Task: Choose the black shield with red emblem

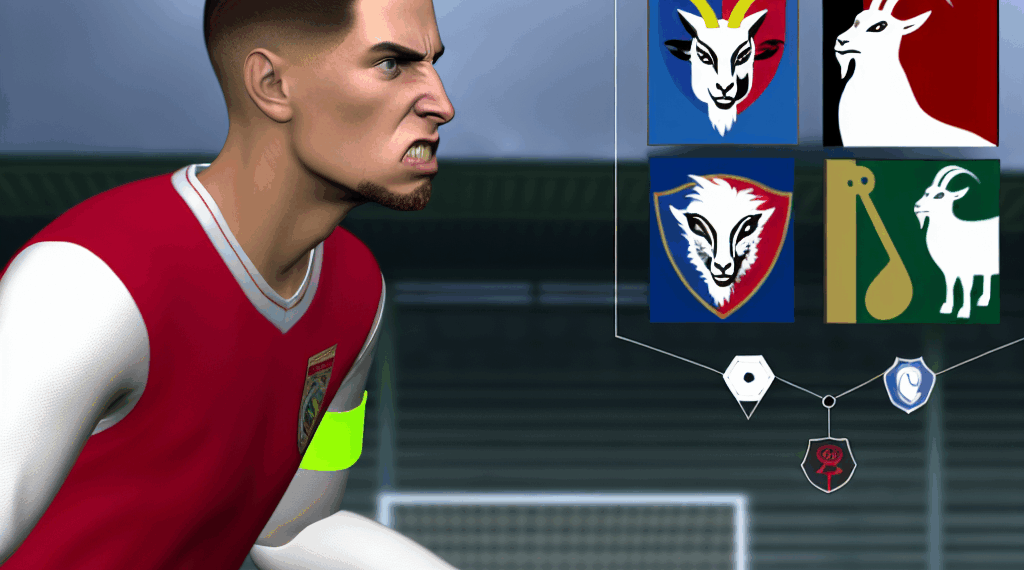Action: coord(828,463)
